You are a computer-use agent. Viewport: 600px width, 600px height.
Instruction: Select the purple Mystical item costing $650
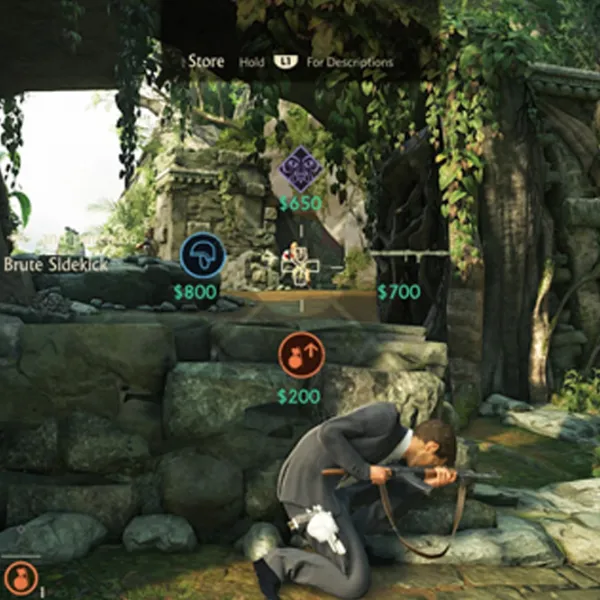[299, 168]
